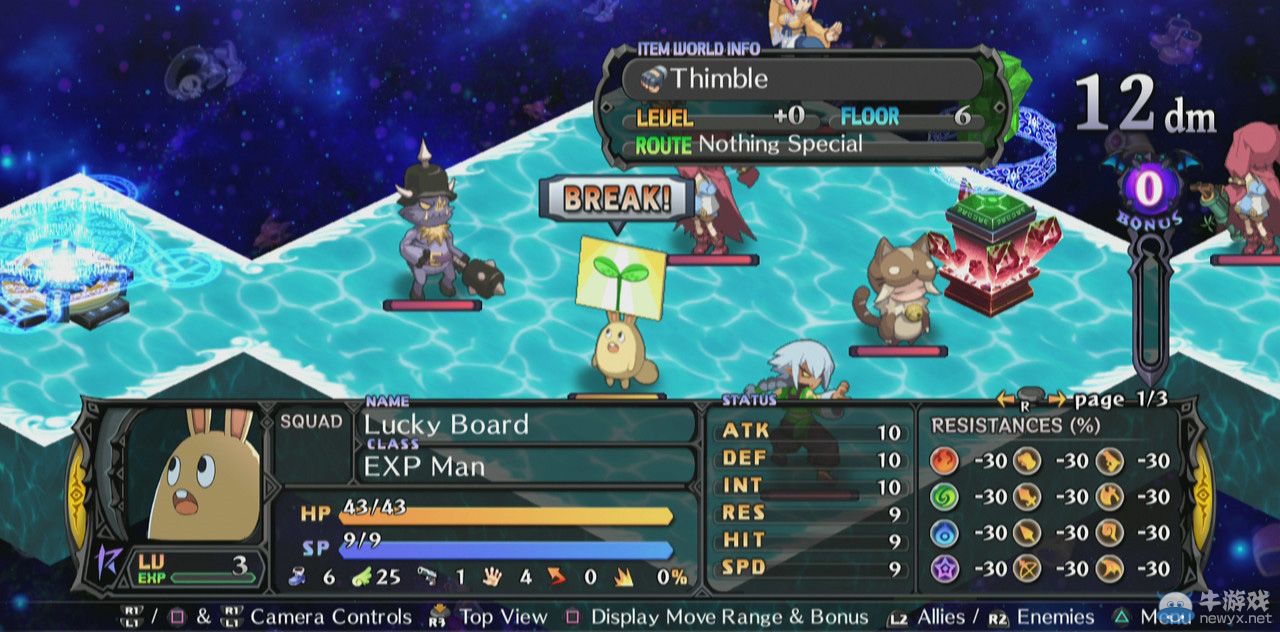The height and width of the screenshot is (632, 1280).
Task: Select the purple star resistance icon
Action: [944, 568]
